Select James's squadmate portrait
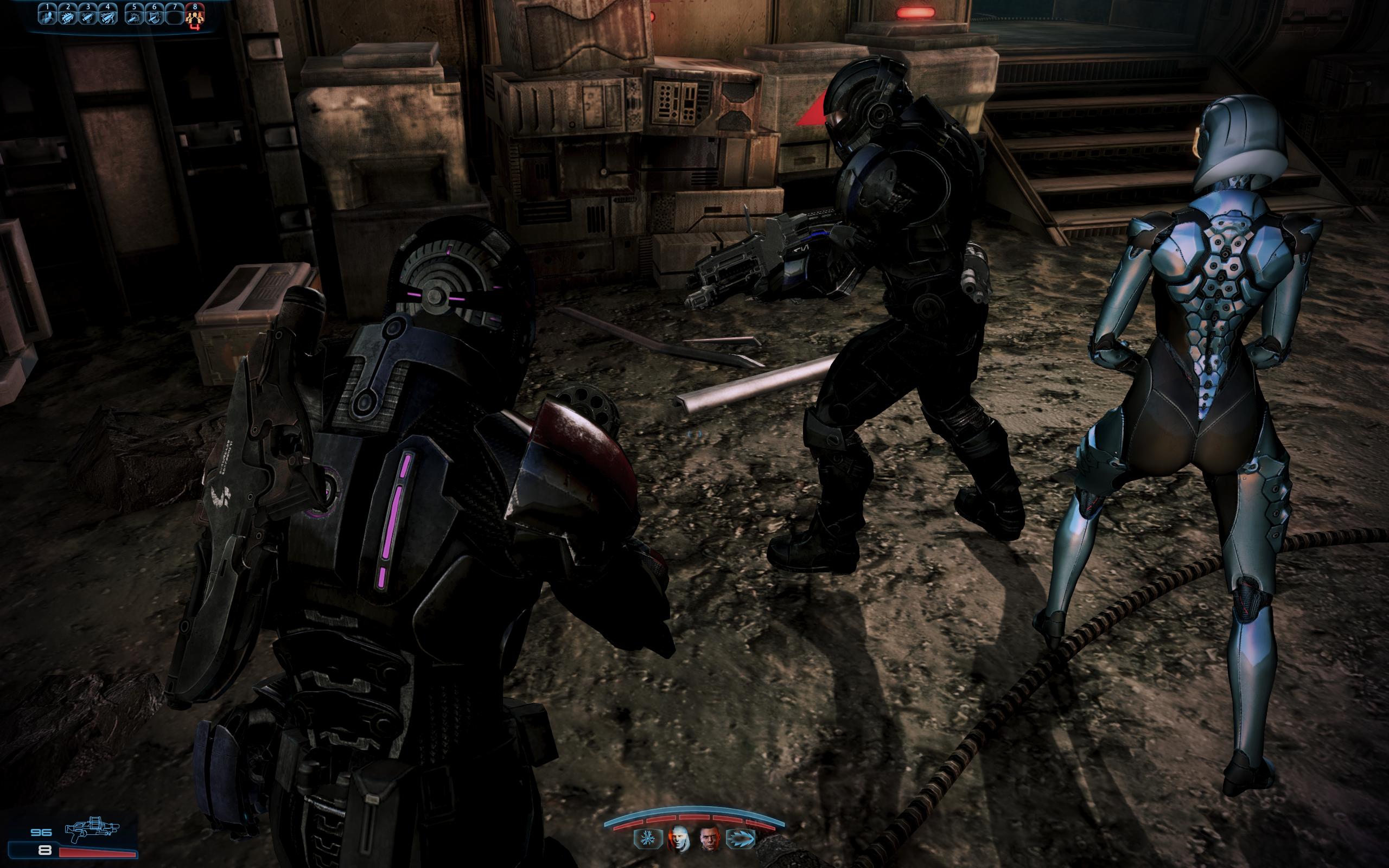1389x868 pixels. click(710, 838)
